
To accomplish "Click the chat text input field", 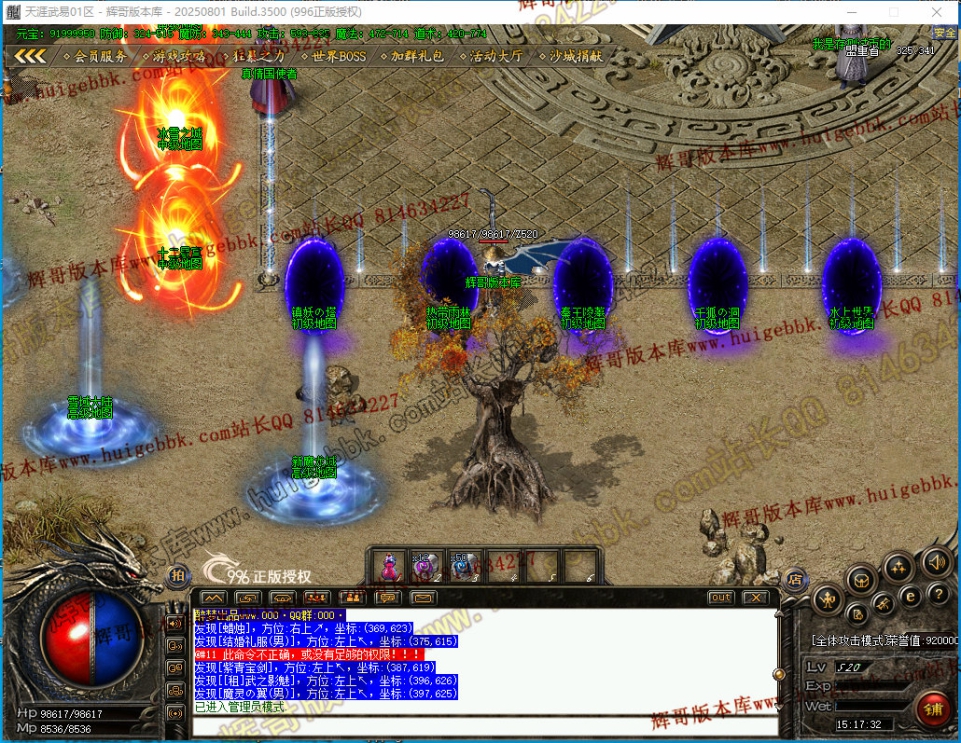I will [480, 724].
